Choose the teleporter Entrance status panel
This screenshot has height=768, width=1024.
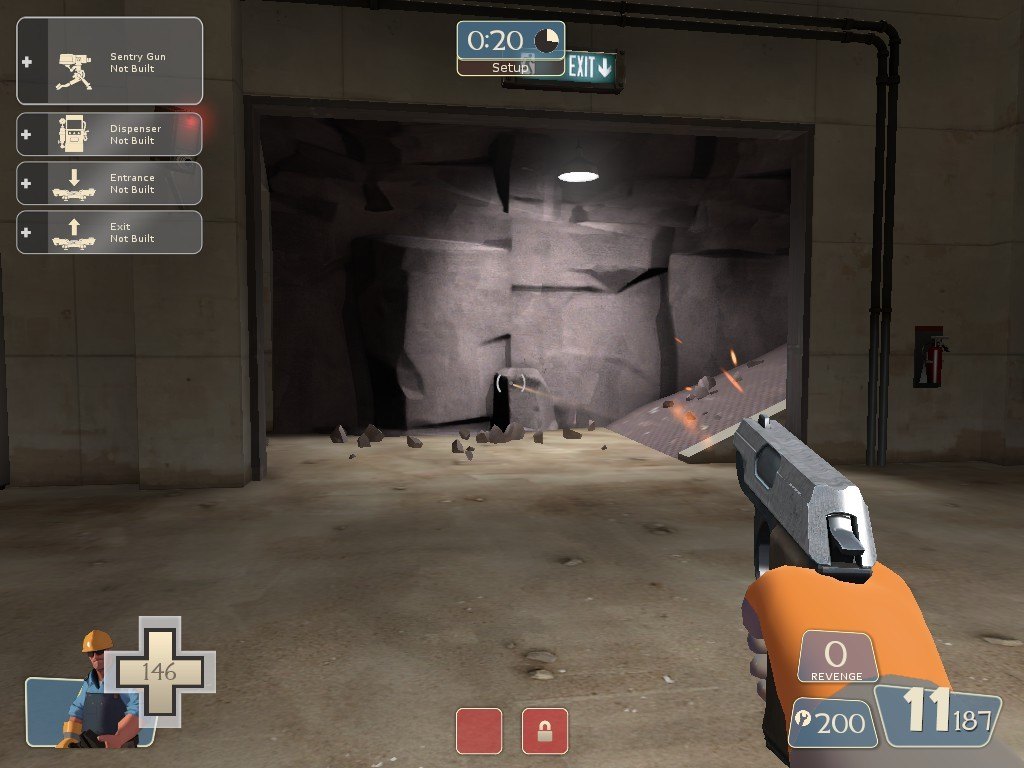click(x=110, y=183)
